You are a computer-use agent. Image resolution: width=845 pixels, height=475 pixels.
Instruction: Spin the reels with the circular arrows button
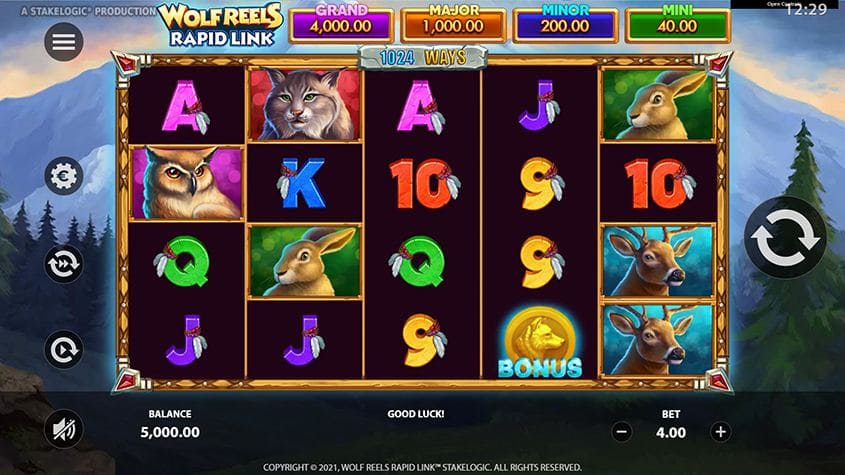point(786,237)
